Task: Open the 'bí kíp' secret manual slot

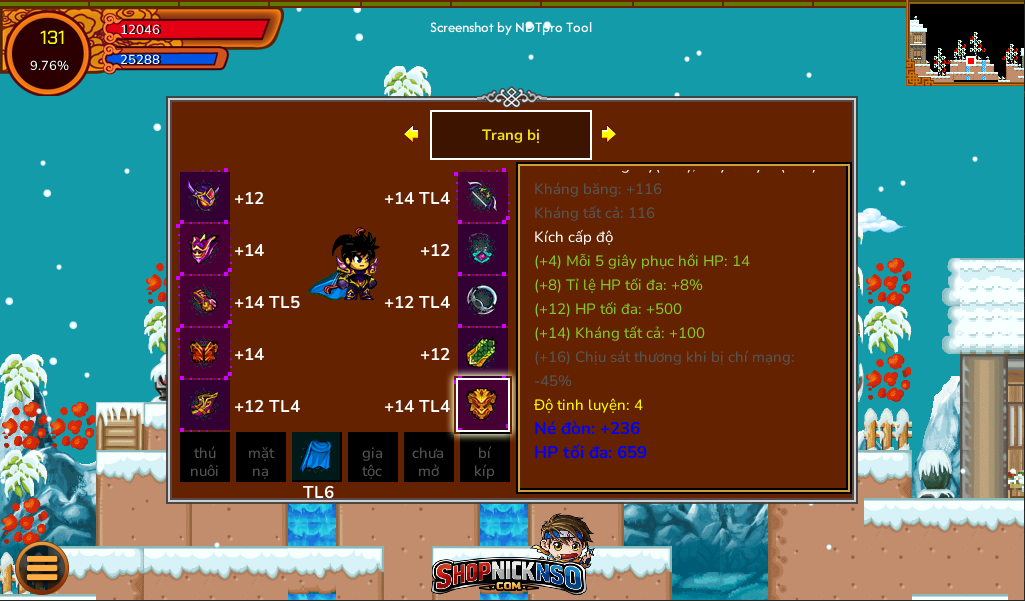Action: point(484,458)
